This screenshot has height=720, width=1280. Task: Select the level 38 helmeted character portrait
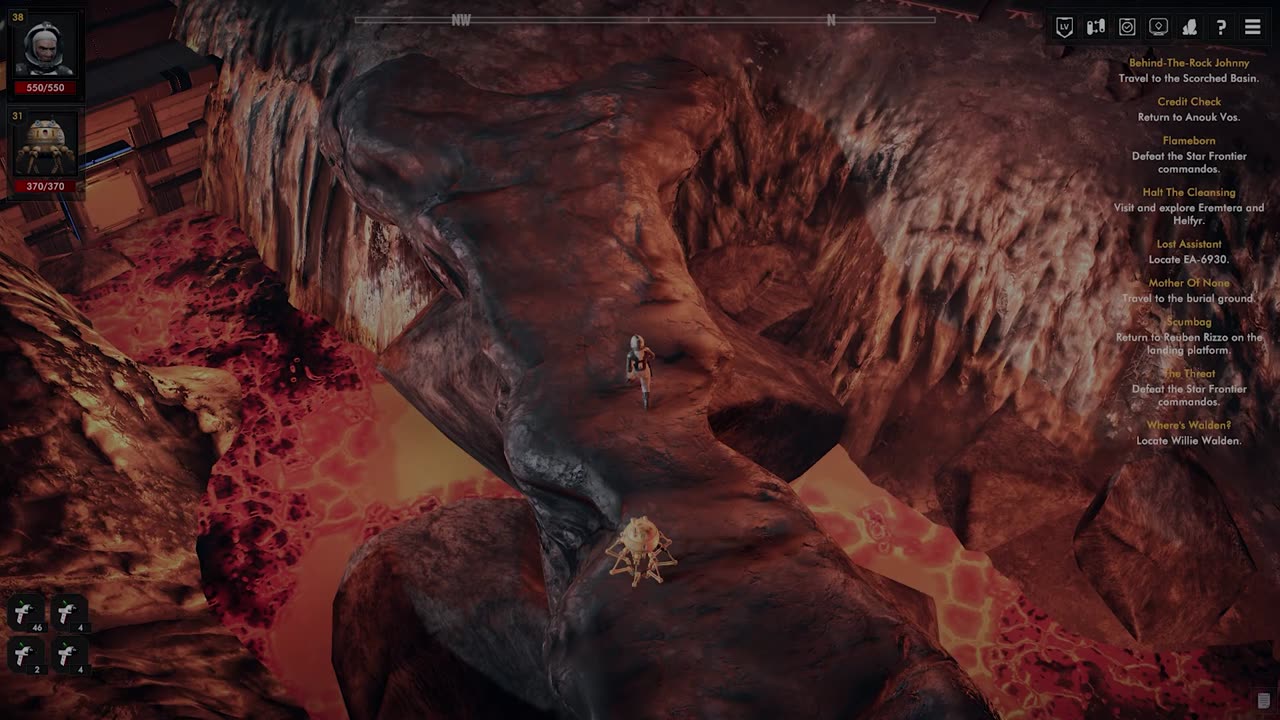tap(46, 50)
